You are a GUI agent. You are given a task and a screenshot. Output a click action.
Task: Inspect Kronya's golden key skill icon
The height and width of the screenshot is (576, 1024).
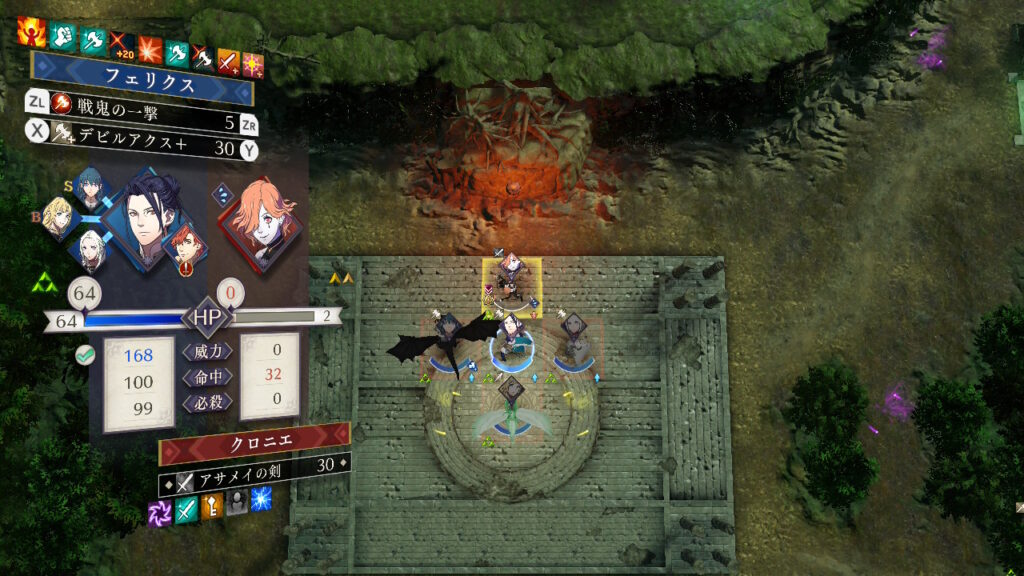(212, 506)
